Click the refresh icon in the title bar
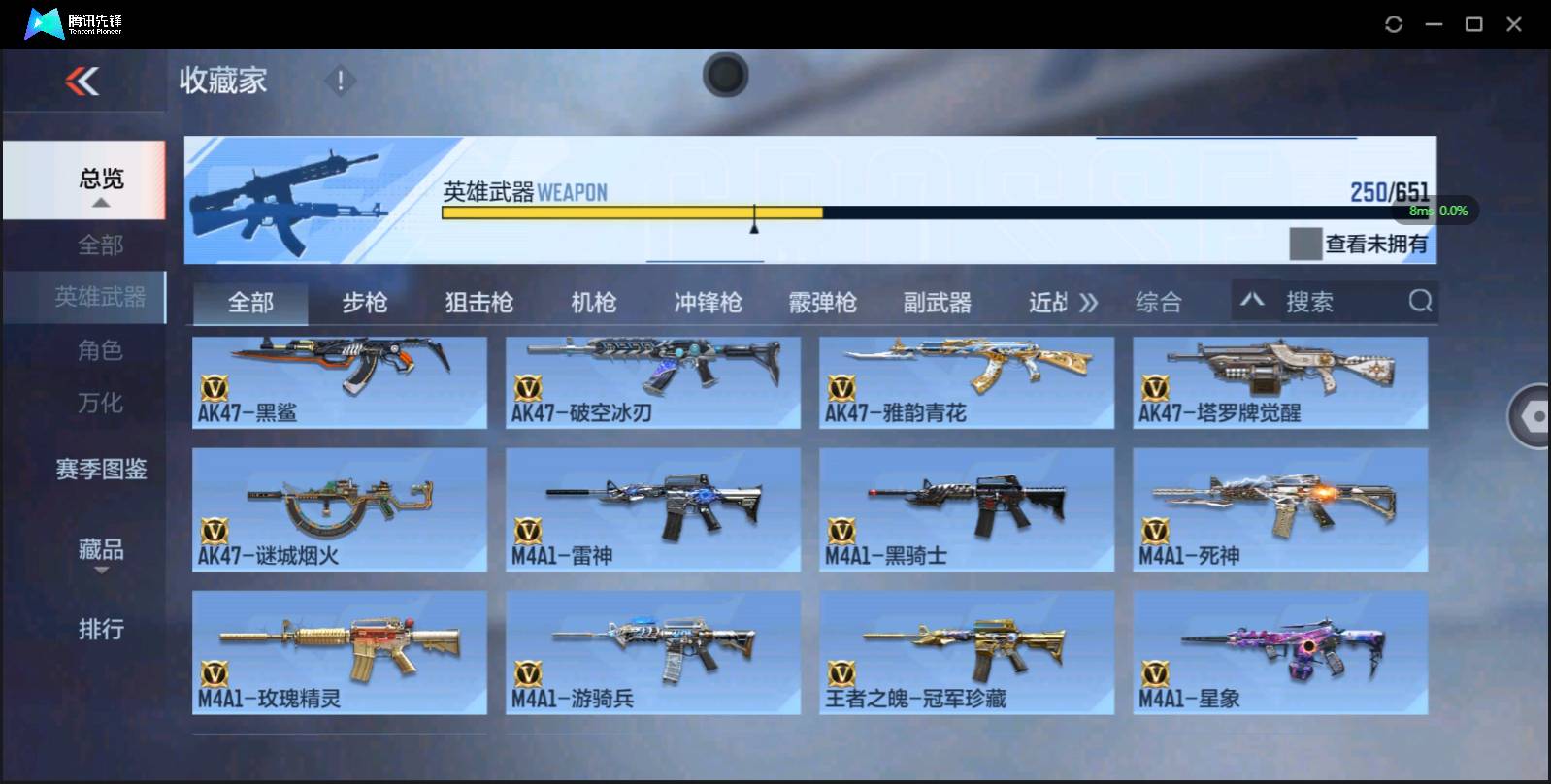The width and height of the screenshot is (1551, 784). point(1393,23)
